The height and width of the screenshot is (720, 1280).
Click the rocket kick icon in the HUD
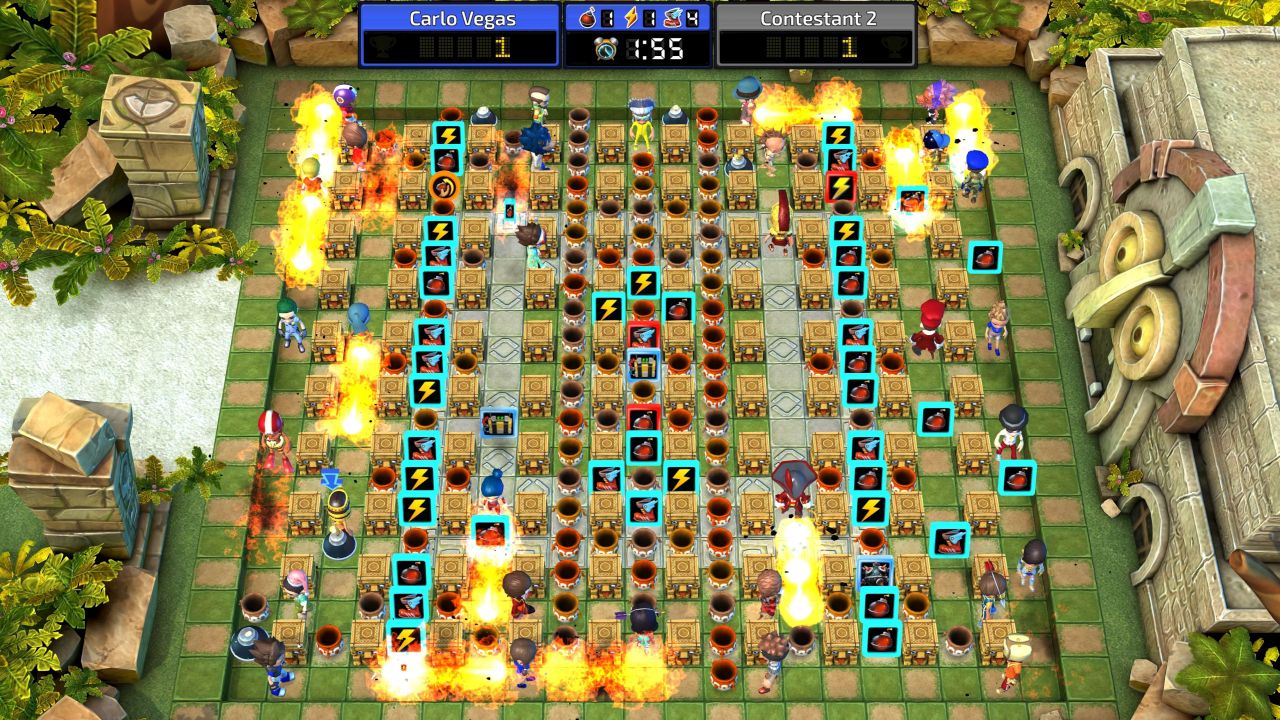click(x=671, y=17)
